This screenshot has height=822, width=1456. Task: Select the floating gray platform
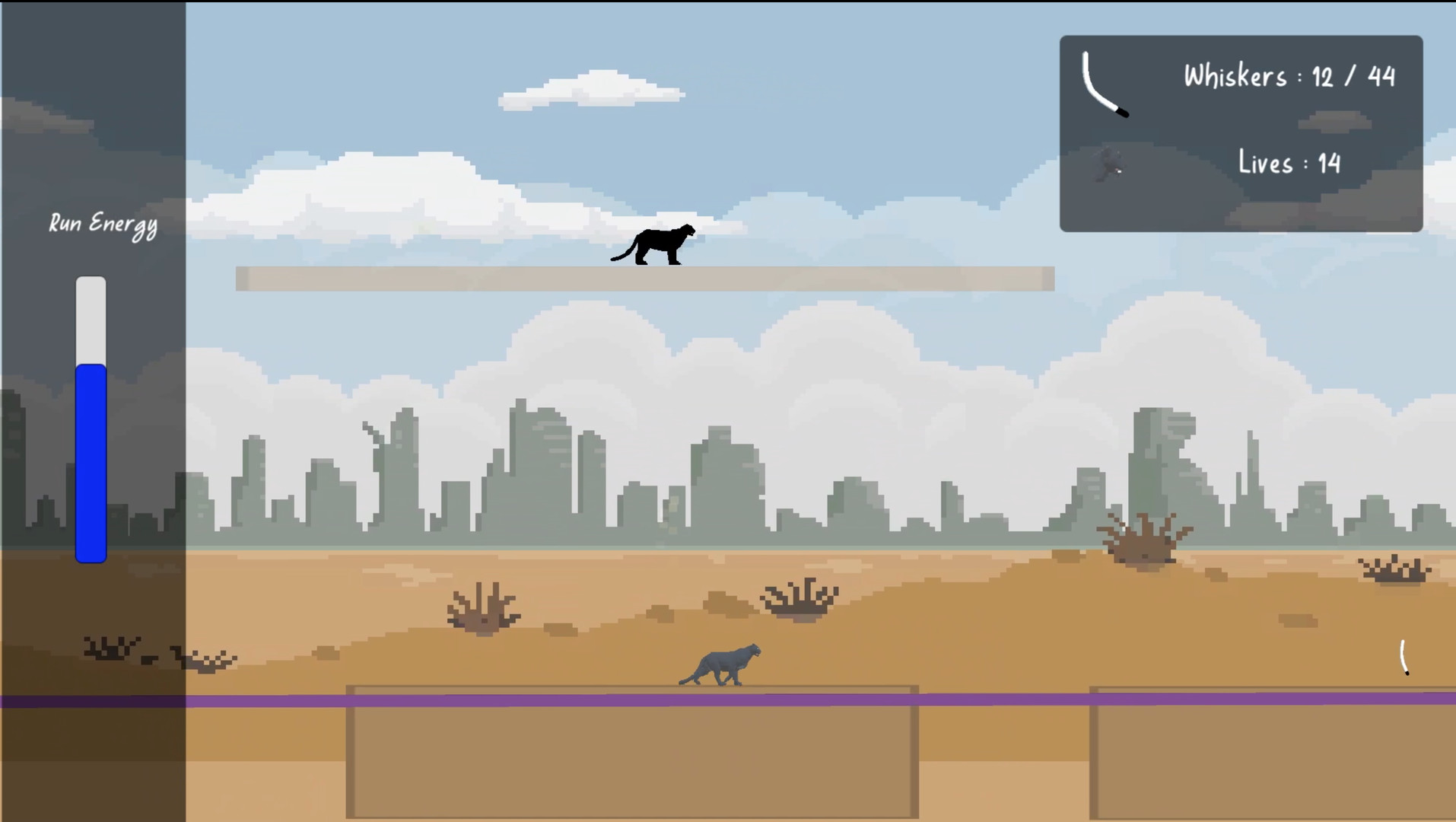(645, 279)
